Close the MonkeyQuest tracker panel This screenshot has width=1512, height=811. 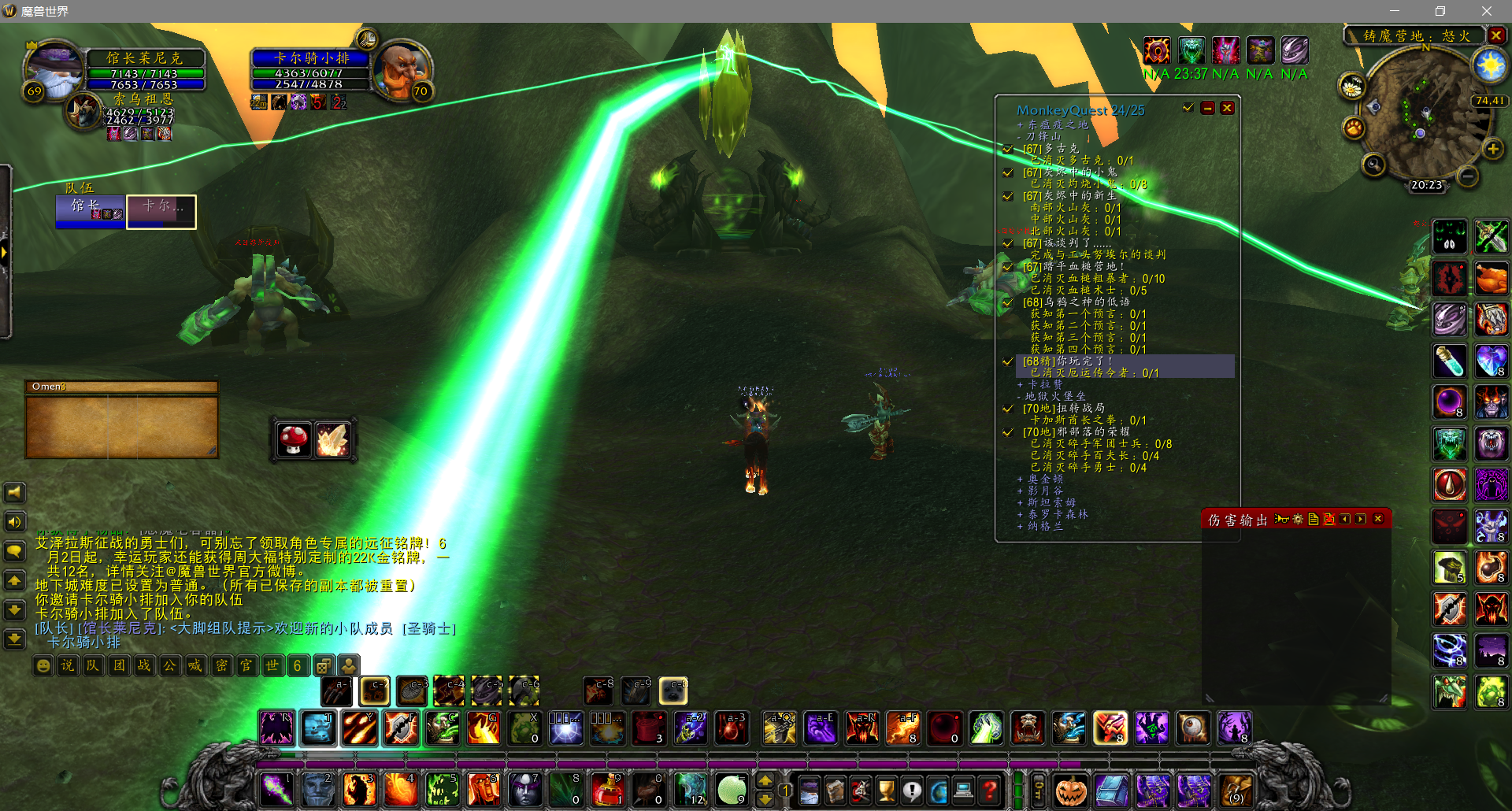1227,109
